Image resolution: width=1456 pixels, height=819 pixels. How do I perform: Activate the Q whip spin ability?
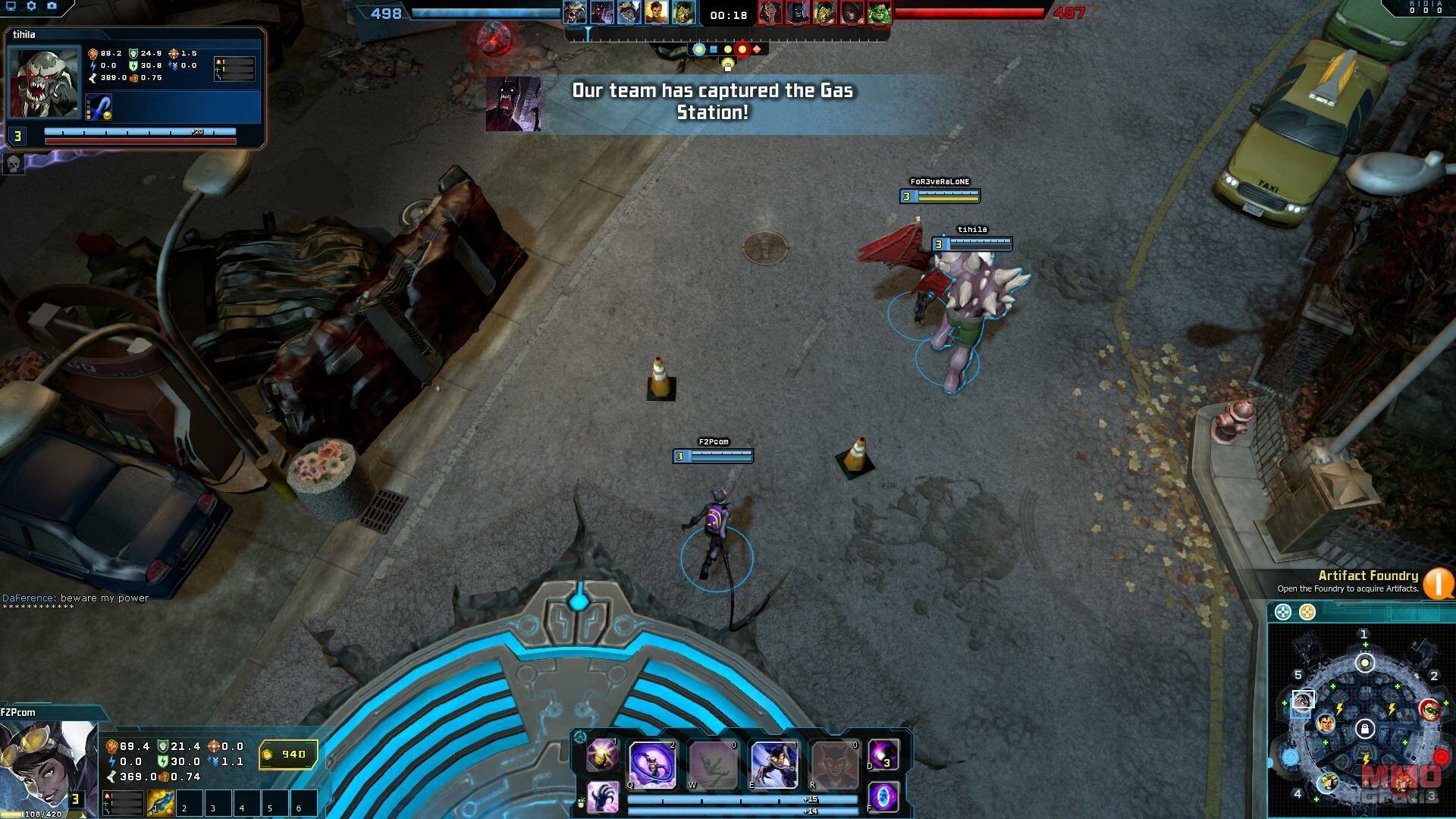coord(651,764)
